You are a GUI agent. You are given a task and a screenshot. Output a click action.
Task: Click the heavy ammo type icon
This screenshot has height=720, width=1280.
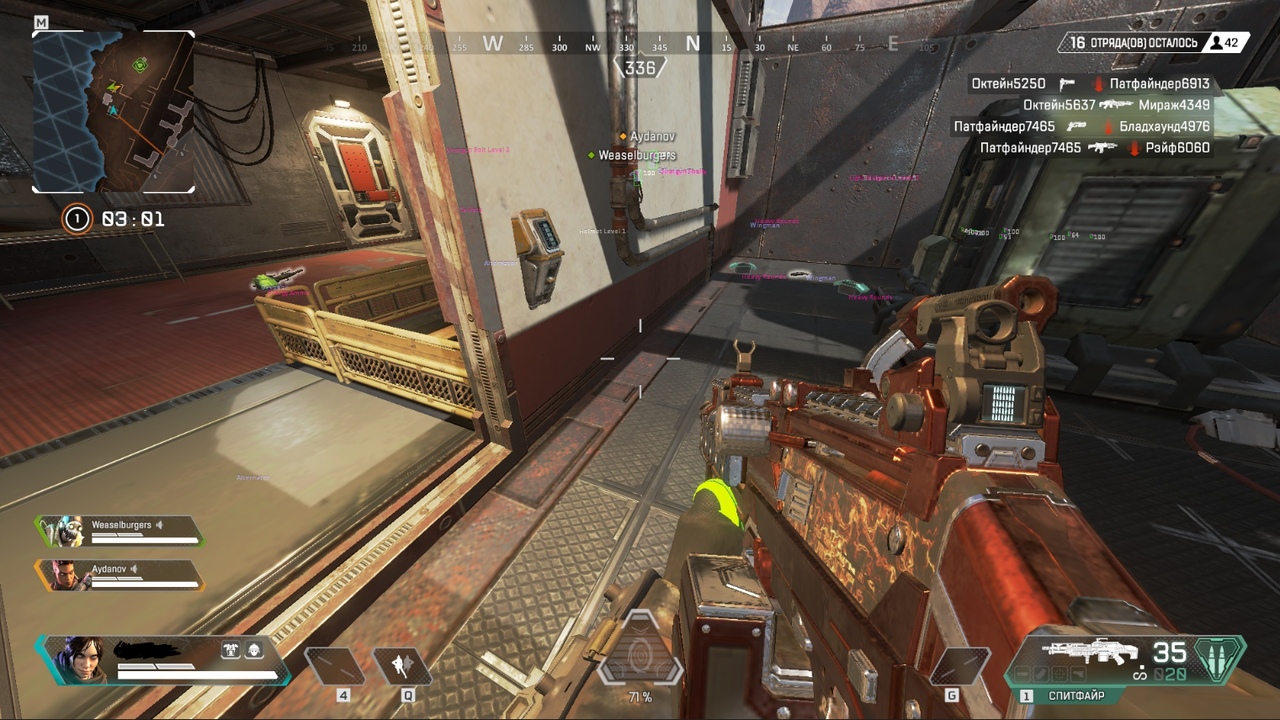pyautogui.click(x=1222, y=661)
